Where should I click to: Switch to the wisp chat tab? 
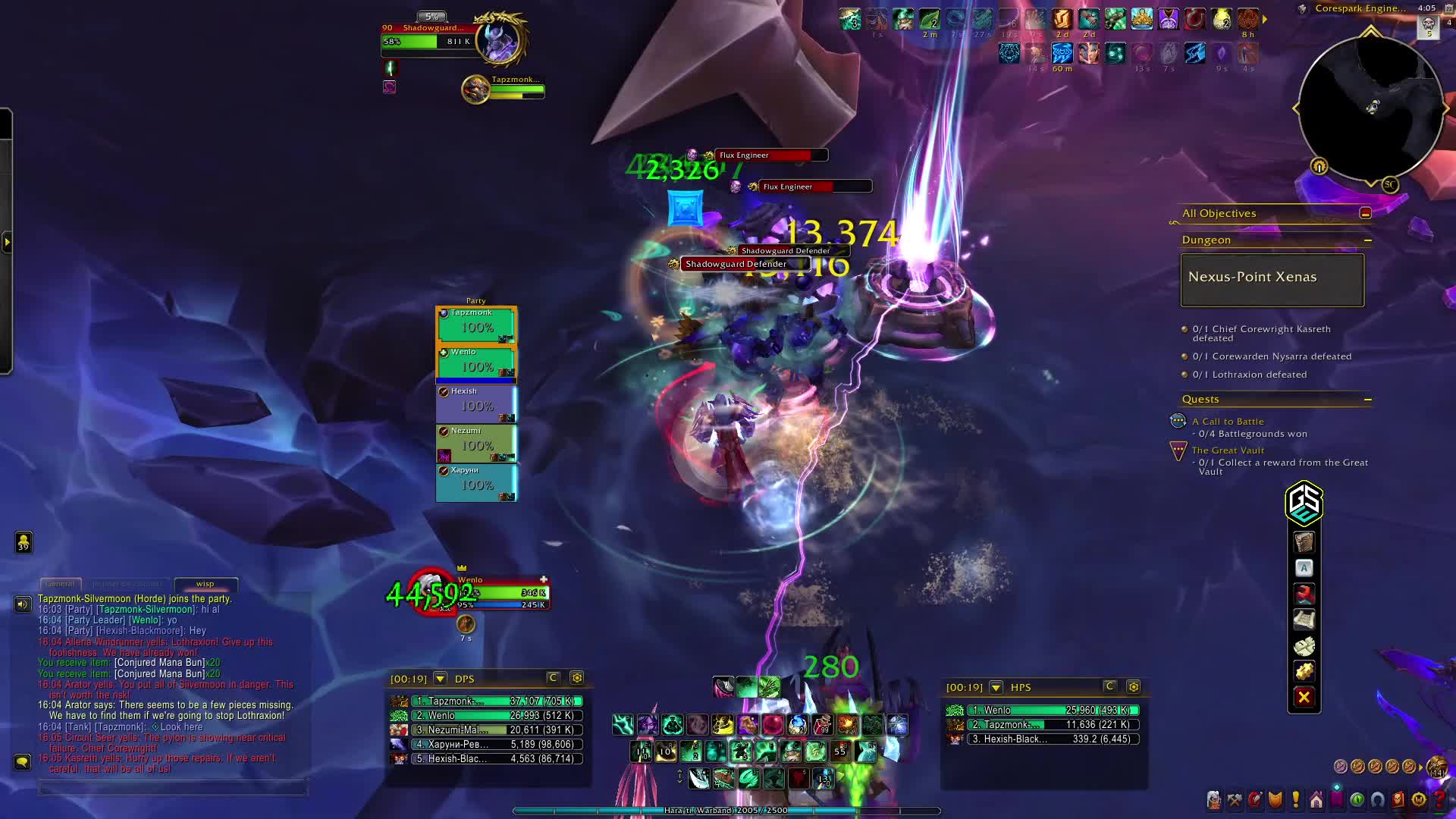tap(206, 584)
